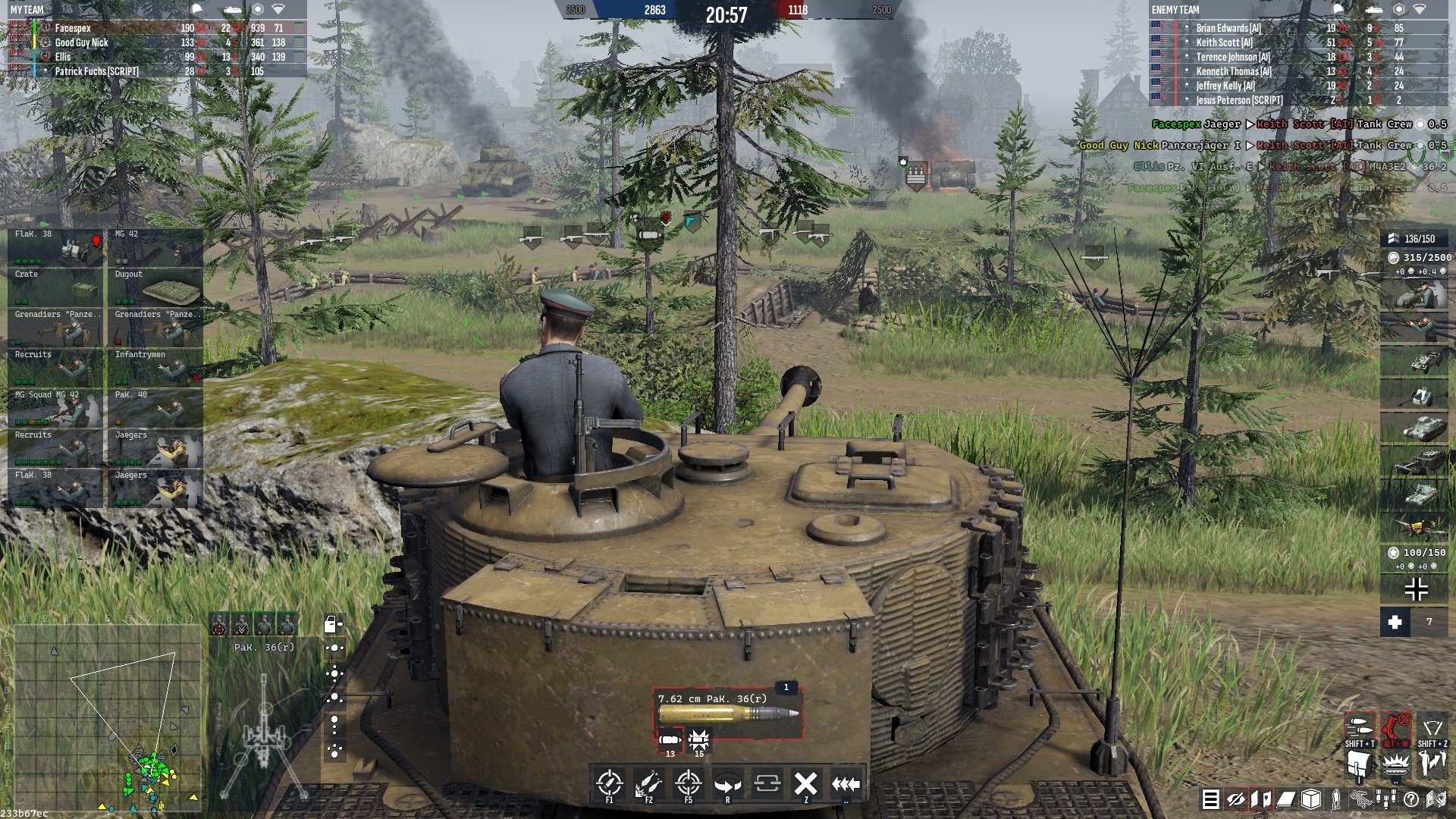Select the Dugout unit card
This screenshot has height=819, width=1456.
(x=155, y=287)
